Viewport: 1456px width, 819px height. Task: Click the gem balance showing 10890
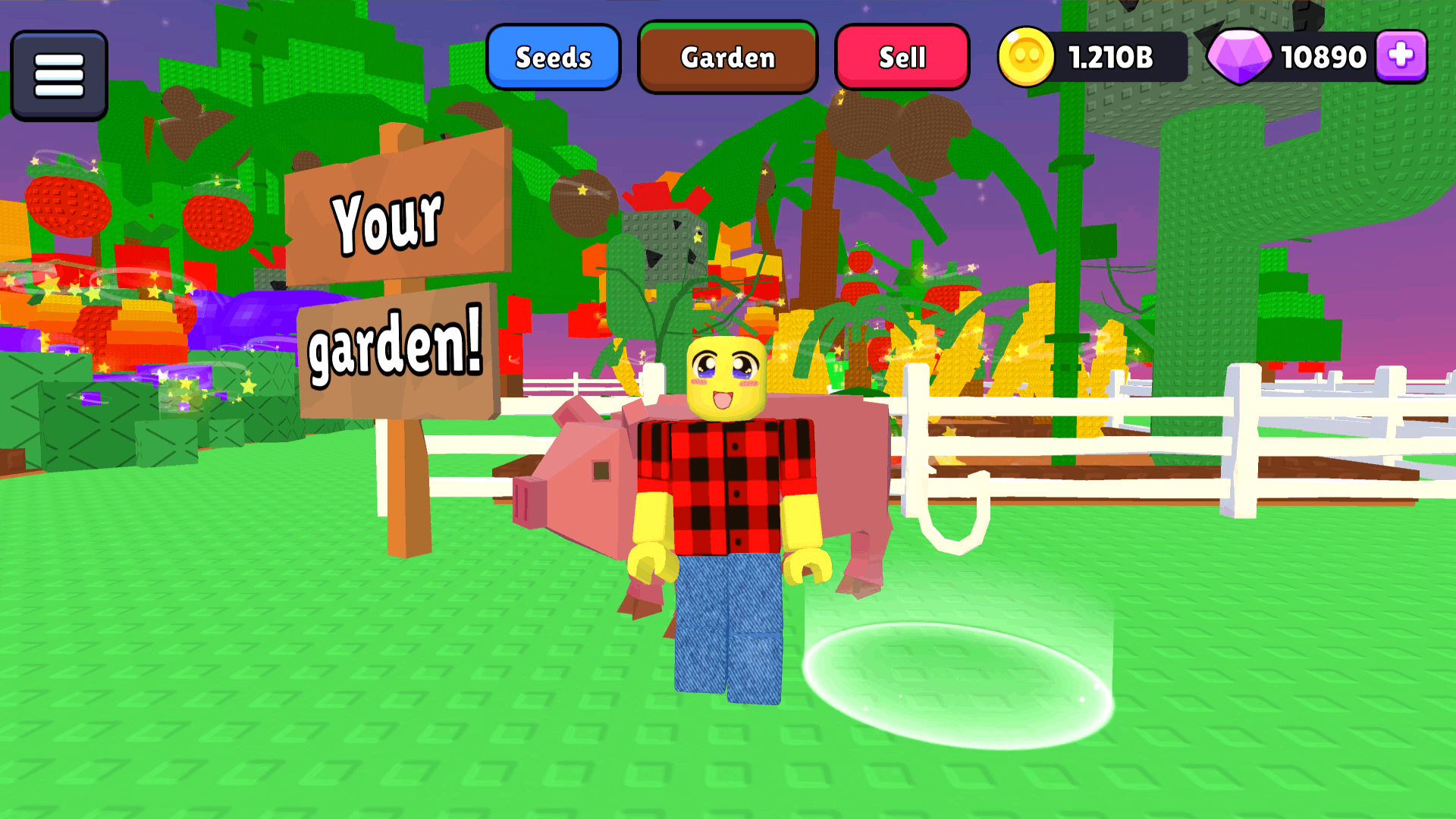tap(1323, 56)
